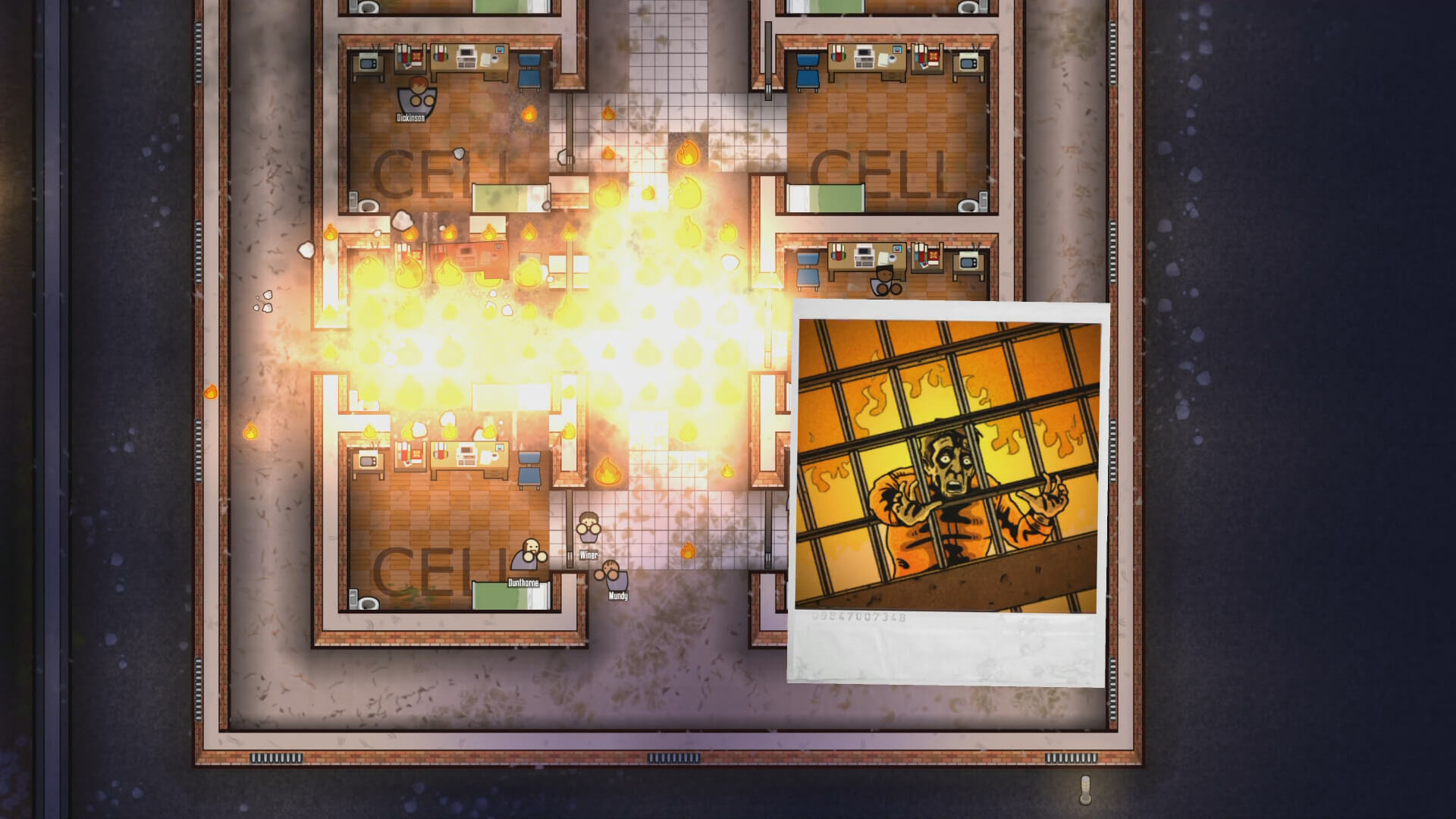Click the toilet in the top-right cell
The image size is (1456, 819).
(x=968, y=205)
